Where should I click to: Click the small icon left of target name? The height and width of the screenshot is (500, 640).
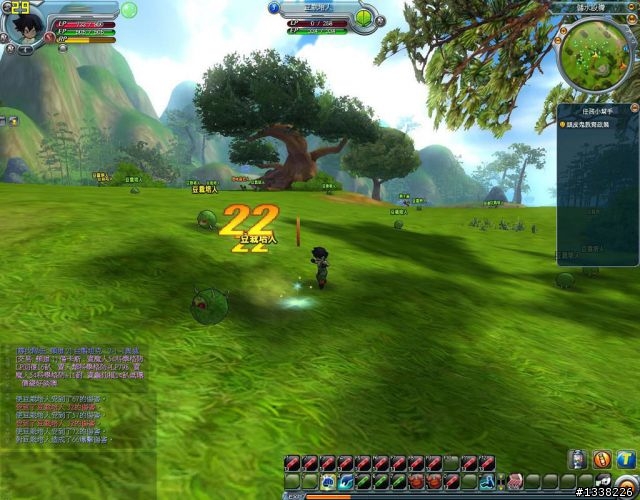277,8
